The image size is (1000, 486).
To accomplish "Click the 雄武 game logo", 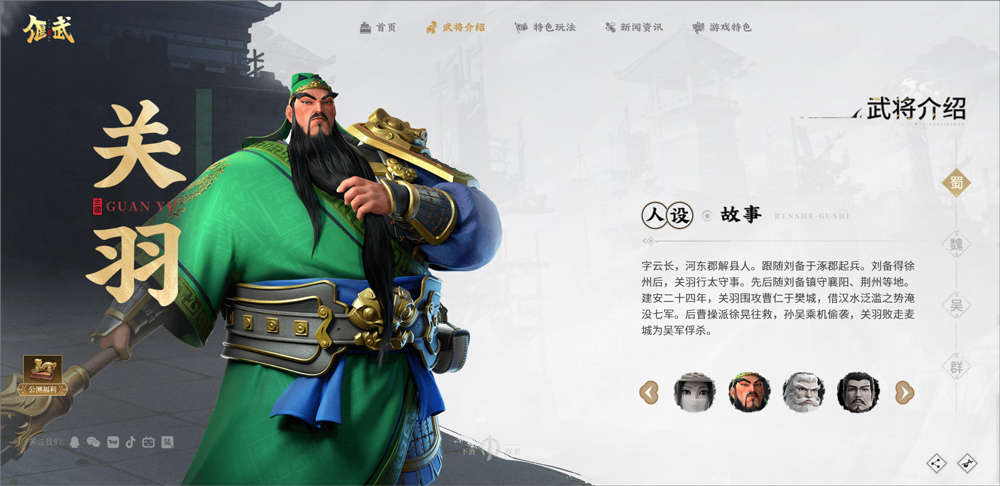I will point(49,27).
